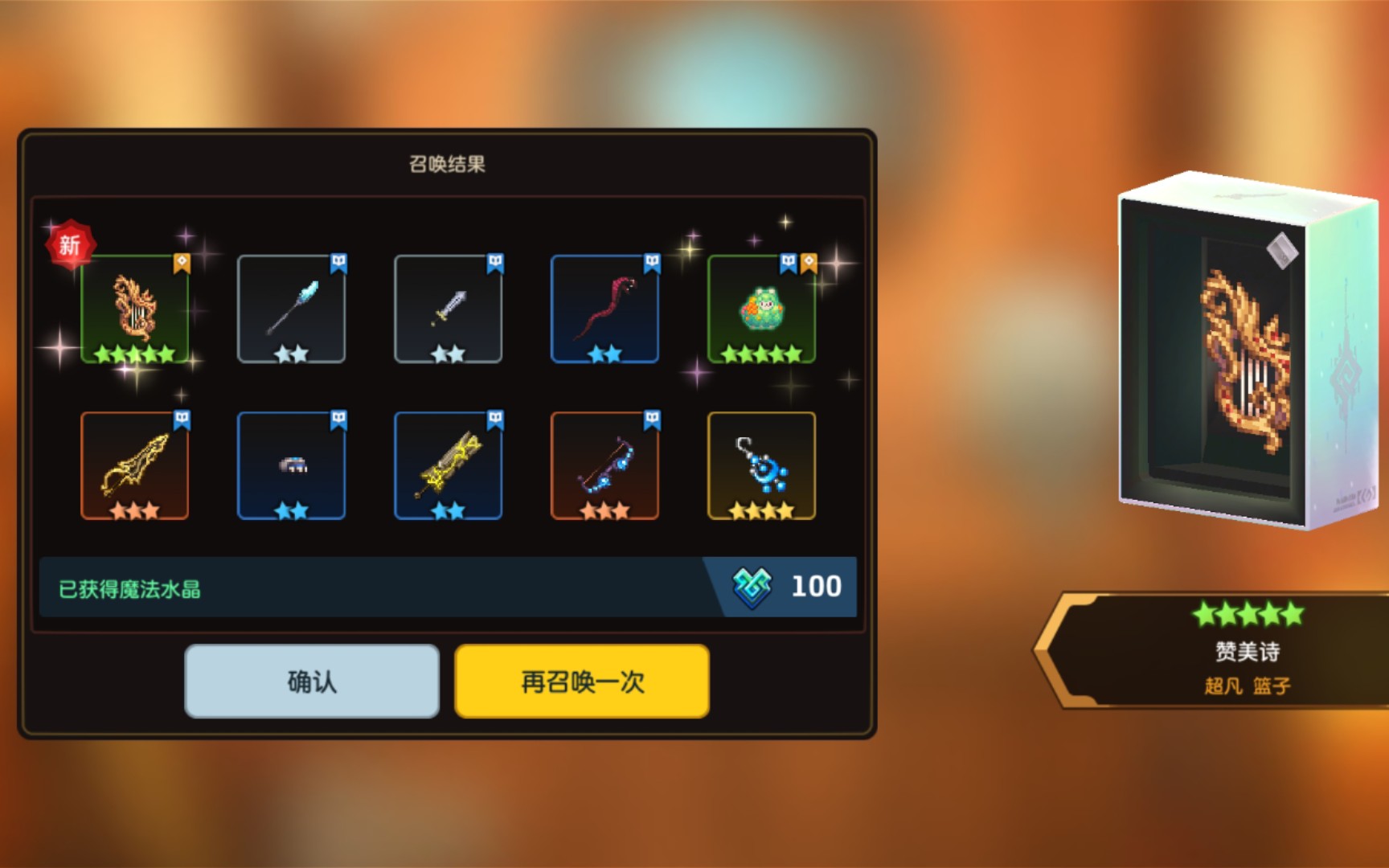Click the red serpent staff item
Image resolution: width=1389 pixels, height=868 pixels.
[604, 309]
